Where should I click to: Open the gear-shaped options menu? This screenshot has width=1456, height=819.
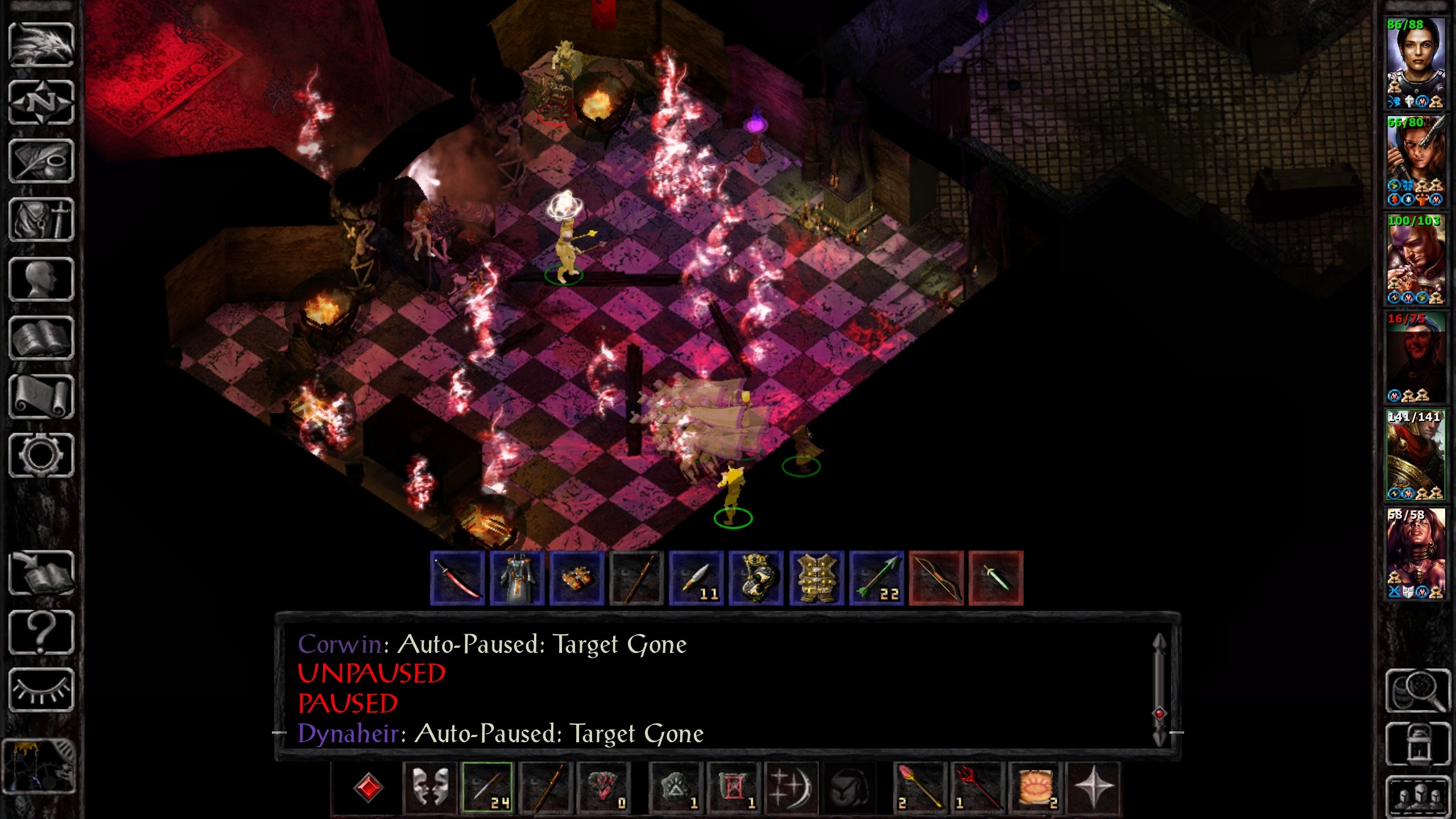pos(41,455)
